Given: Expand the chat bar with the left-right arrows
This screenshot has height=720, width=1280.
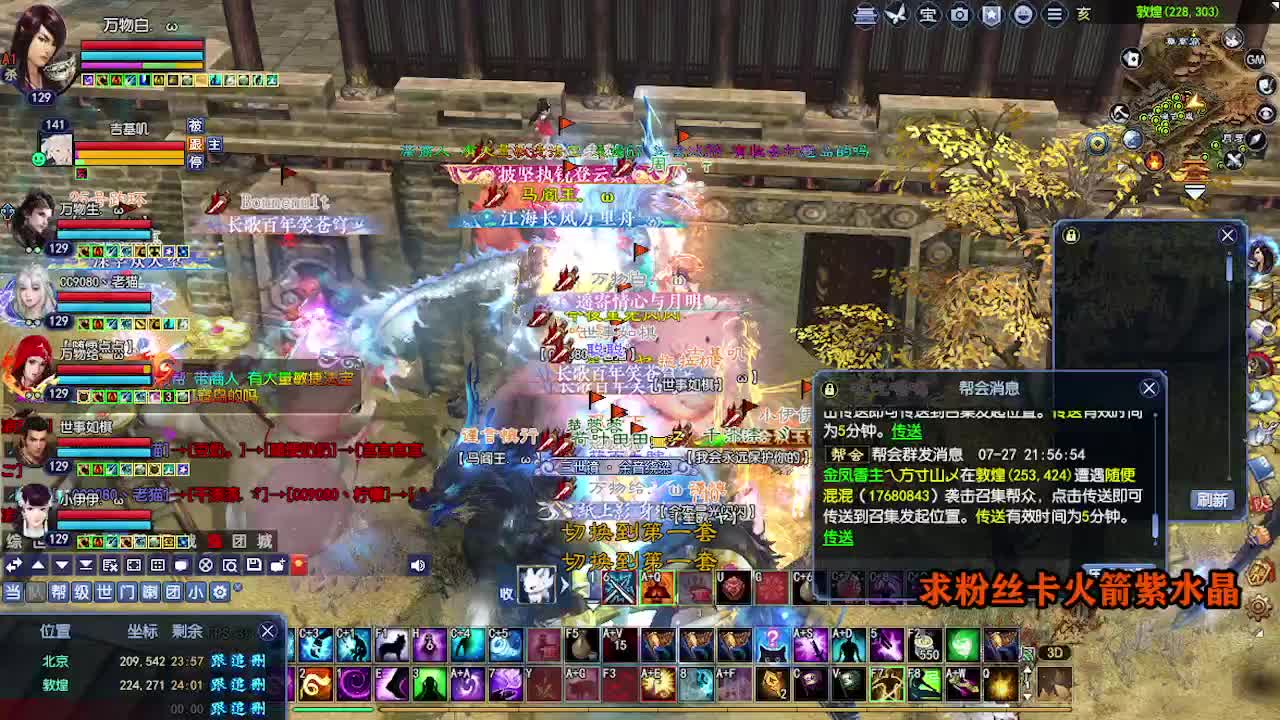Looking at the screenshot, I should click(x=12, y=565).
